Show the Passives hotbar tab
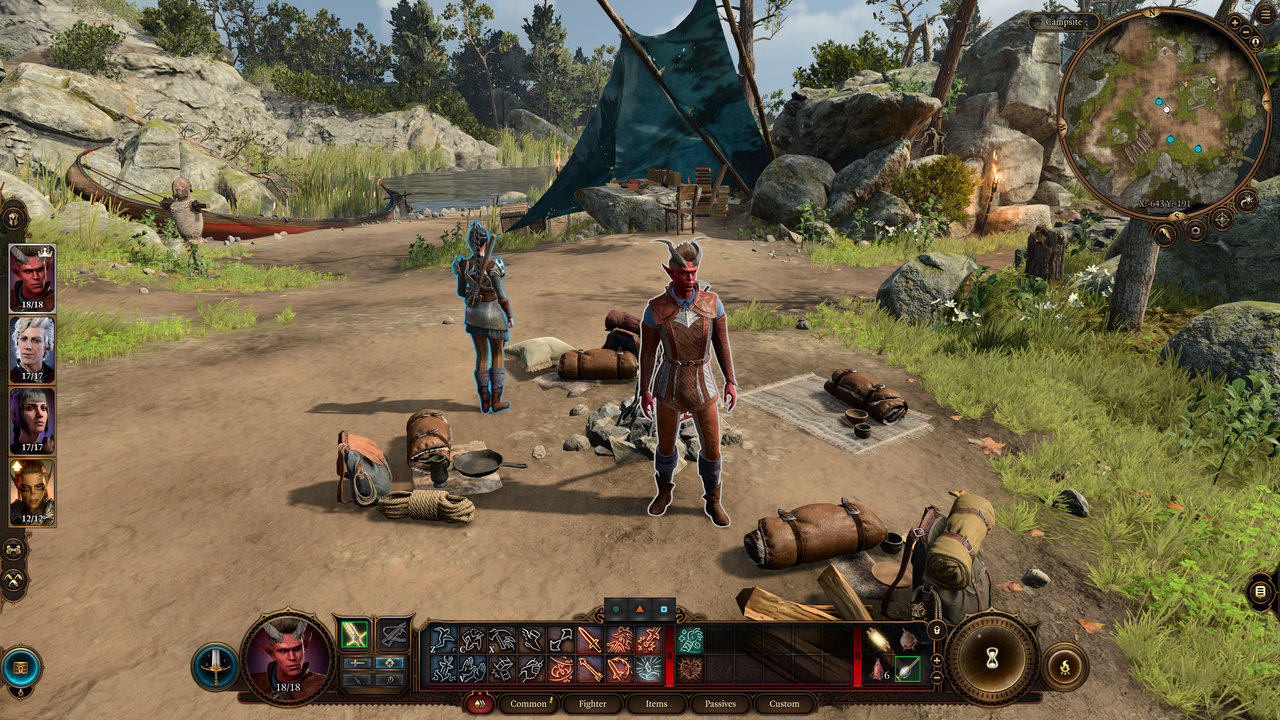1280x720 pixels. point(720,703)
